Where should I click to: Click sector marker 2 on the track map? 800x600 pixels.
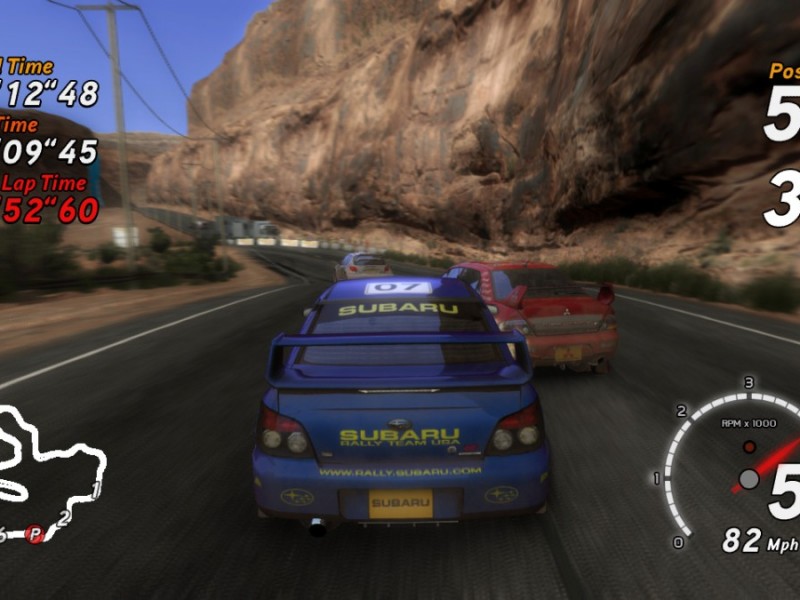point(63,518)
